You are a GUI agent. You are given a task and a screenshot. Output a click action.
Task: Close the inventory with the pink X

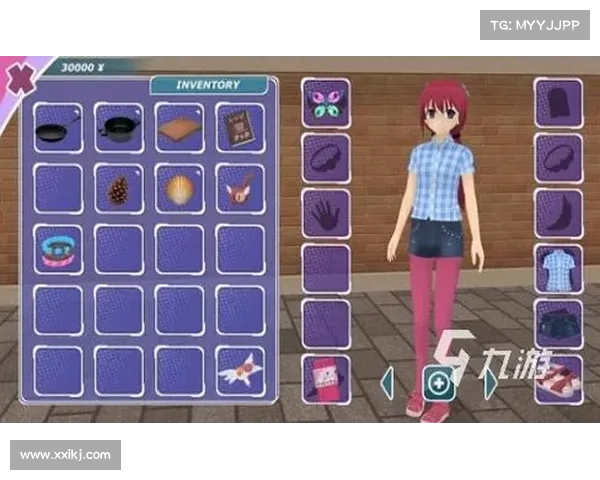click(x=16, y=78)
